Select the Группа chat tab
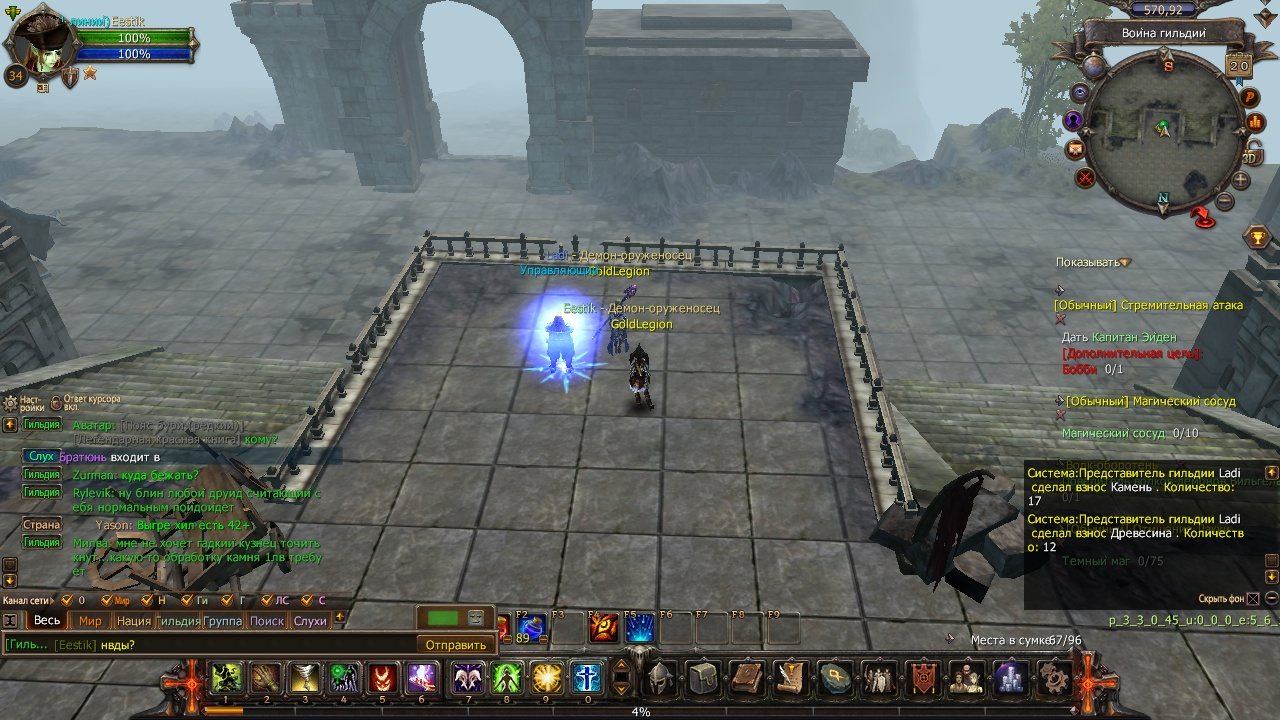Screen dimensions: 1280x720 coord(223,621)
